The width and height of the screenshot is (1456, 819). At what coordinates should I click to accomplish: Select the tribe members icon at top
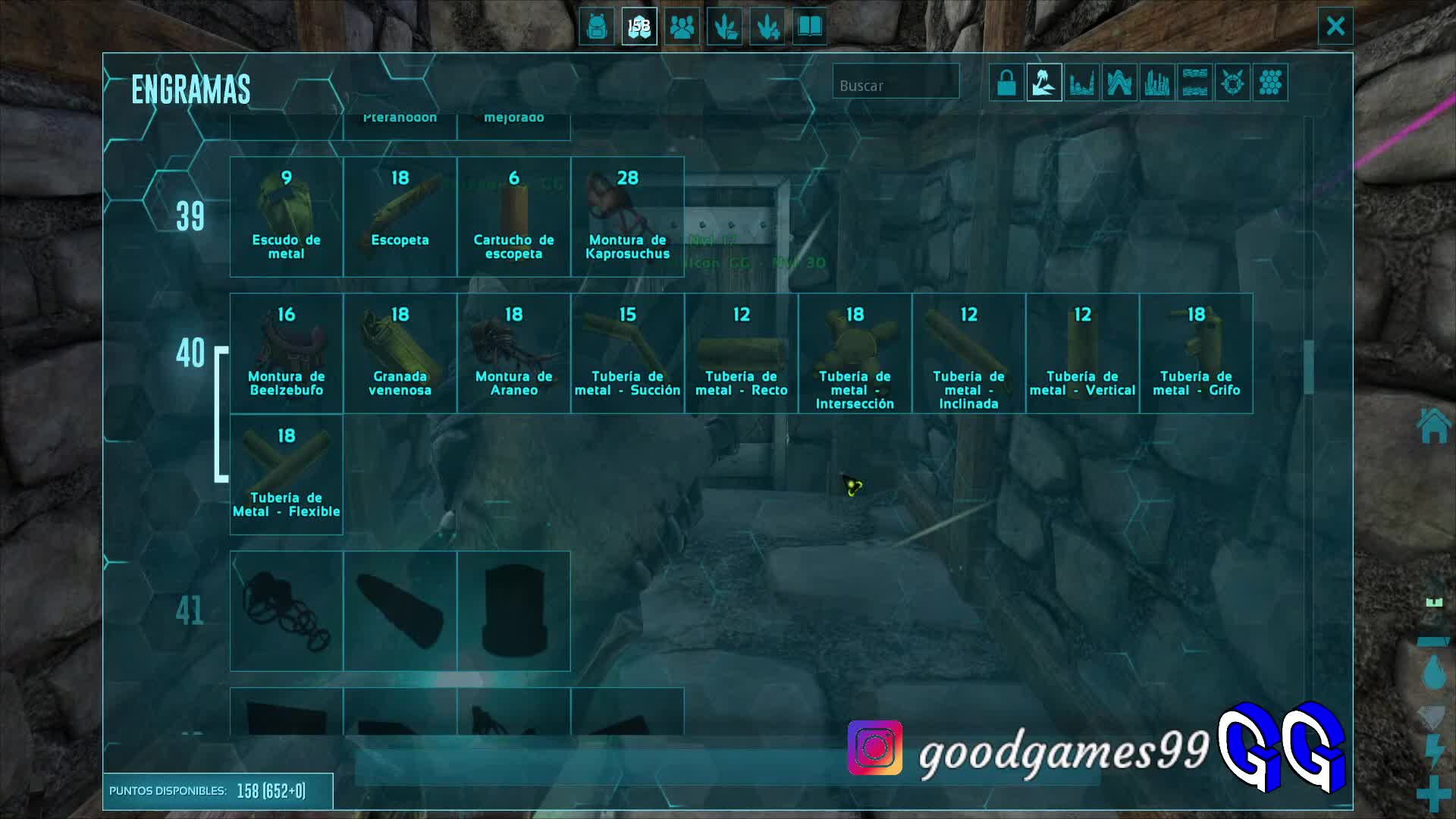682,27
